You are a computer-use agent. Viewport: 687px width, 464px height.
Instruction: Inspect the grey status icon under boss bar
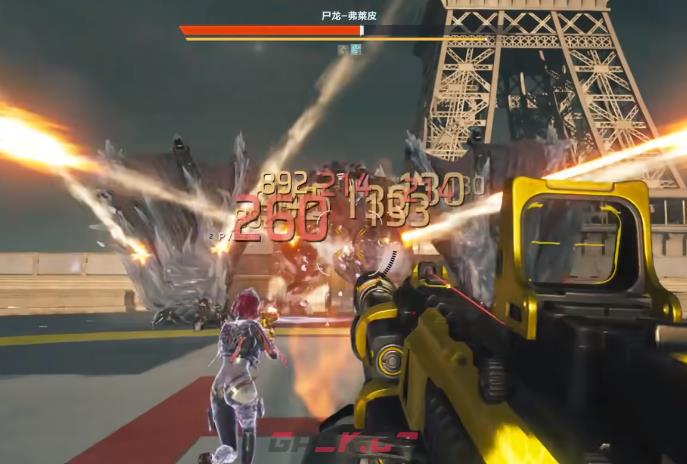click(x=343, y=48)
